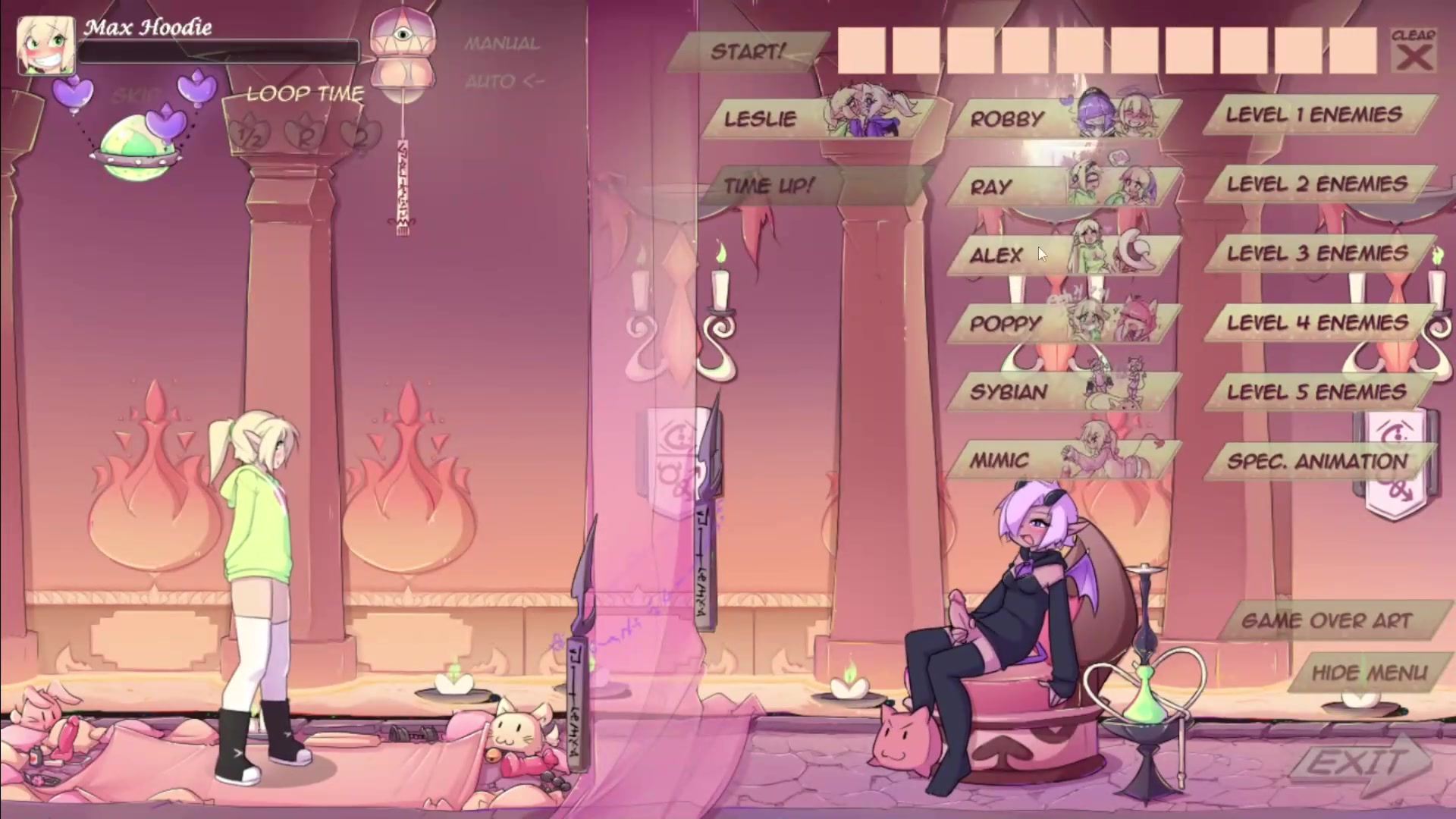The image size is (1456, 819).
Task: Select the Leslie animation entry
Action: click(x=815, y=118)
